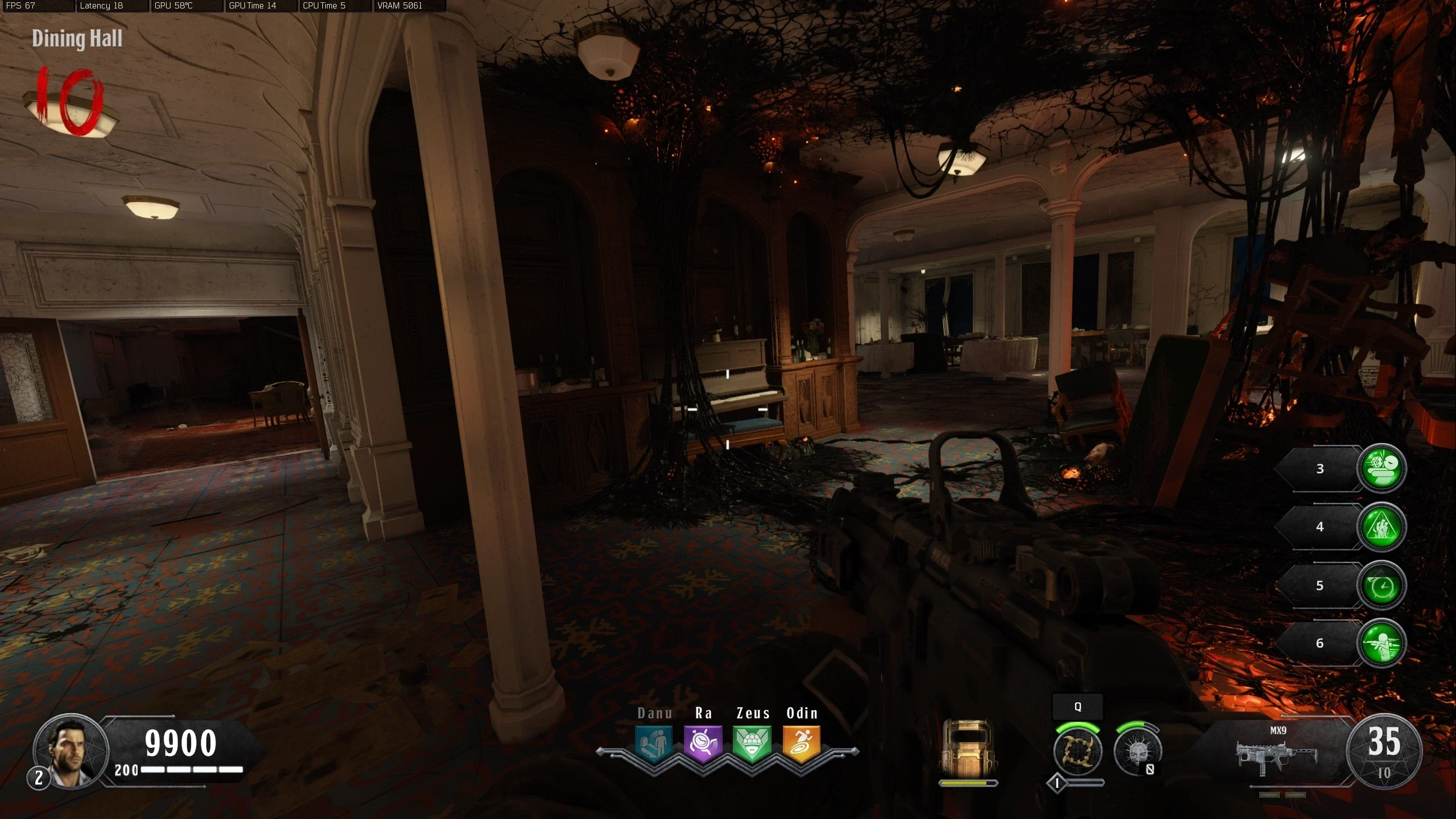Click the purple Ra perk badge

tap(703, 743)
